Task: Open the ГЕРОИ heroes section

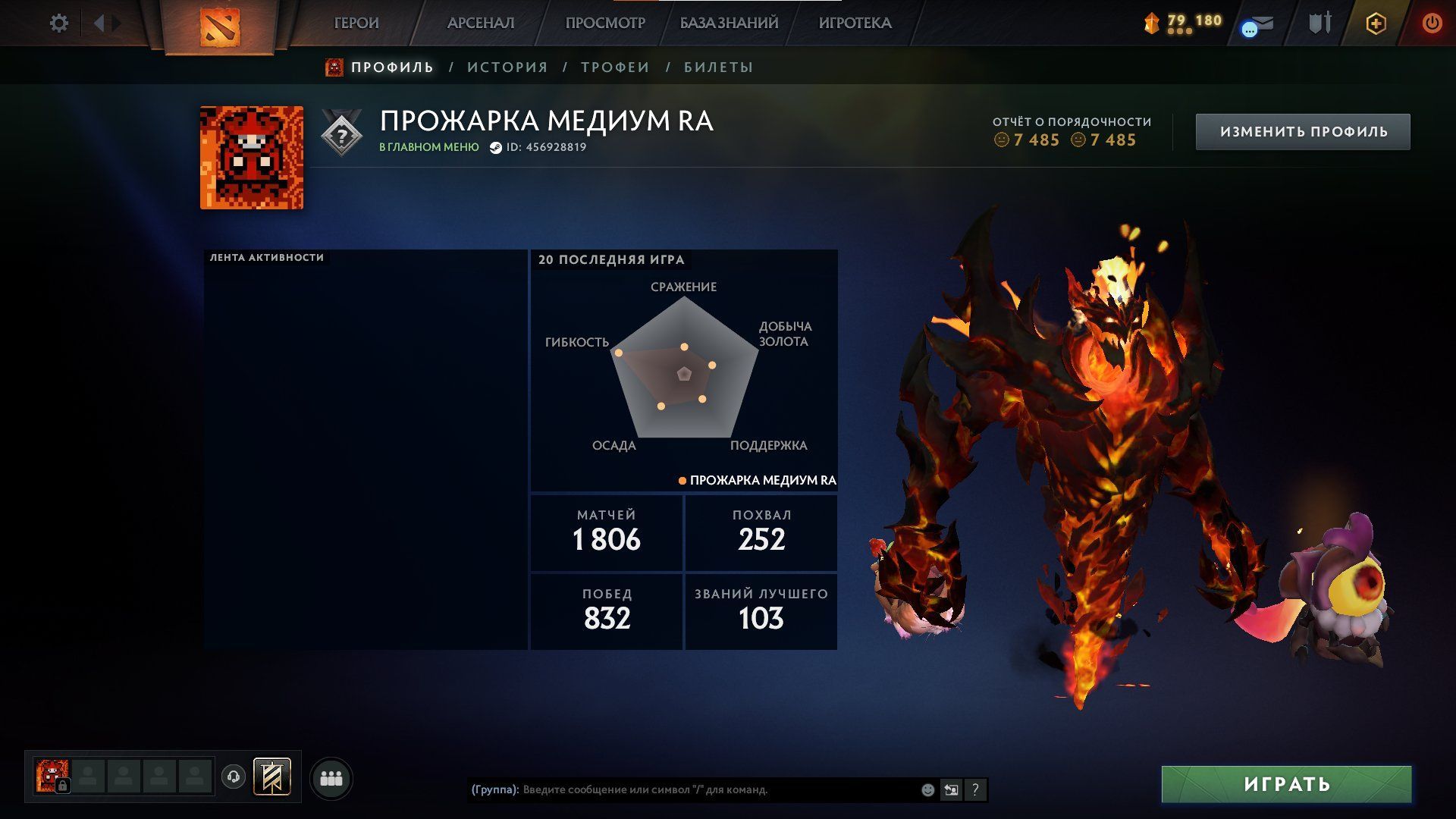Action: pos(356,24)
